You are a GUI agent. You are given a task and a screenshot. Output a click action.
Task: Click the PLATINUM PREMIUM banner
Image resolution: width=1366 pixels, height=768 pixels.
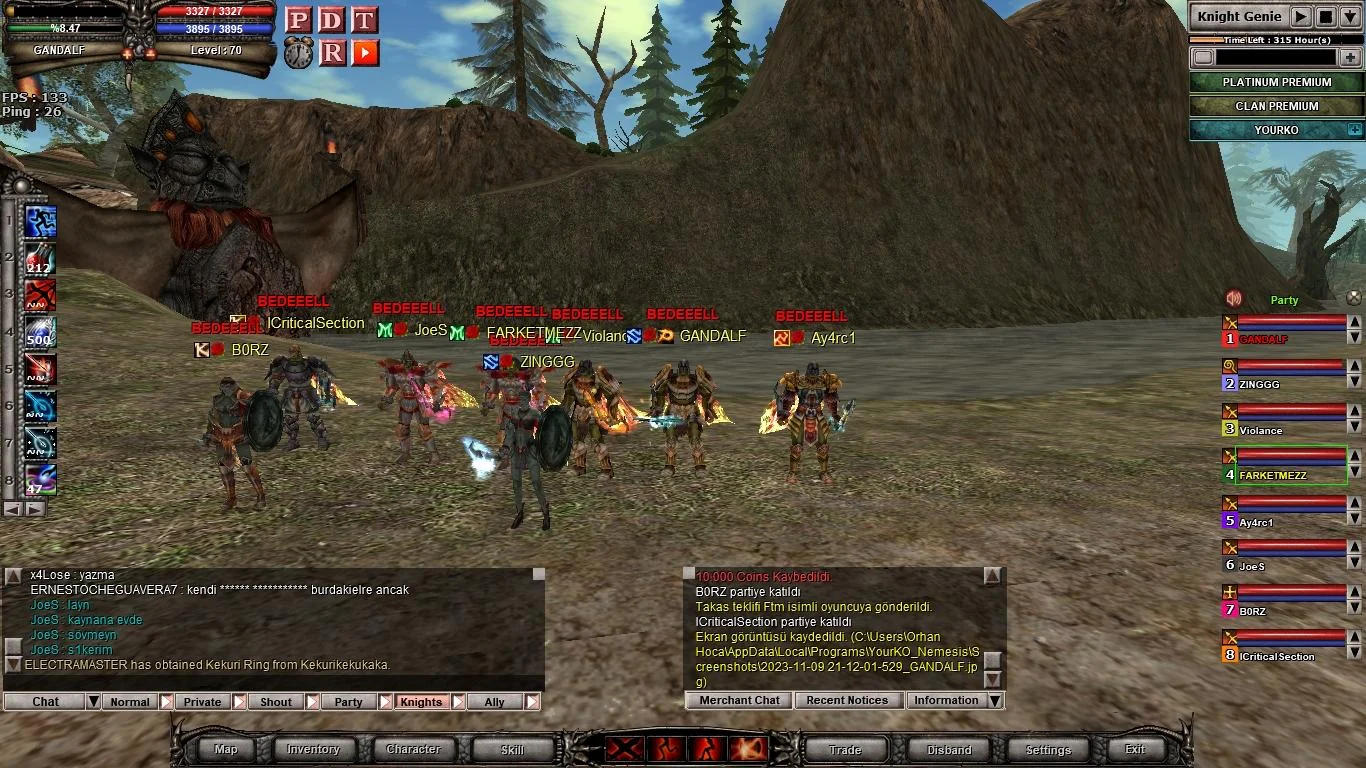pyautogui.click(x=1276, y=82)
